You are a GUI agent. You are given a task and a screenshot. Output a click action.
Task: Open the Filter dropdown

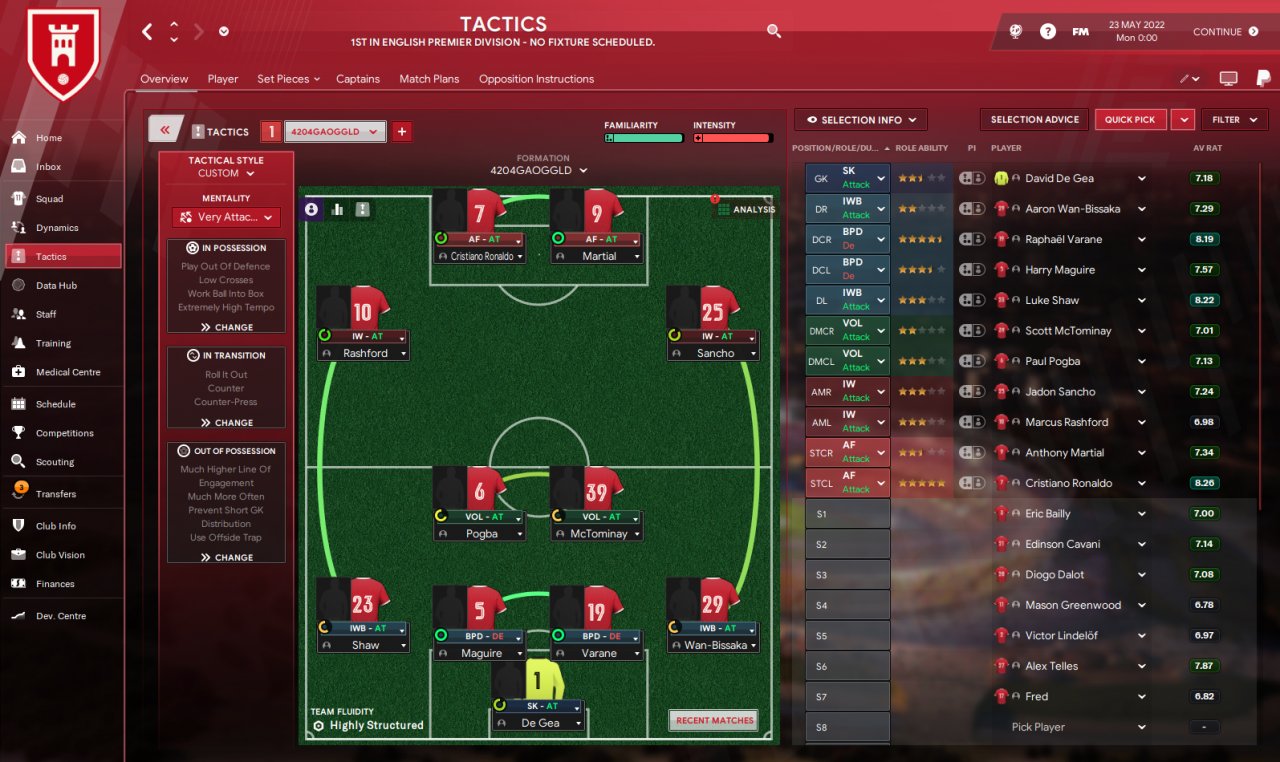point(1234,120)
